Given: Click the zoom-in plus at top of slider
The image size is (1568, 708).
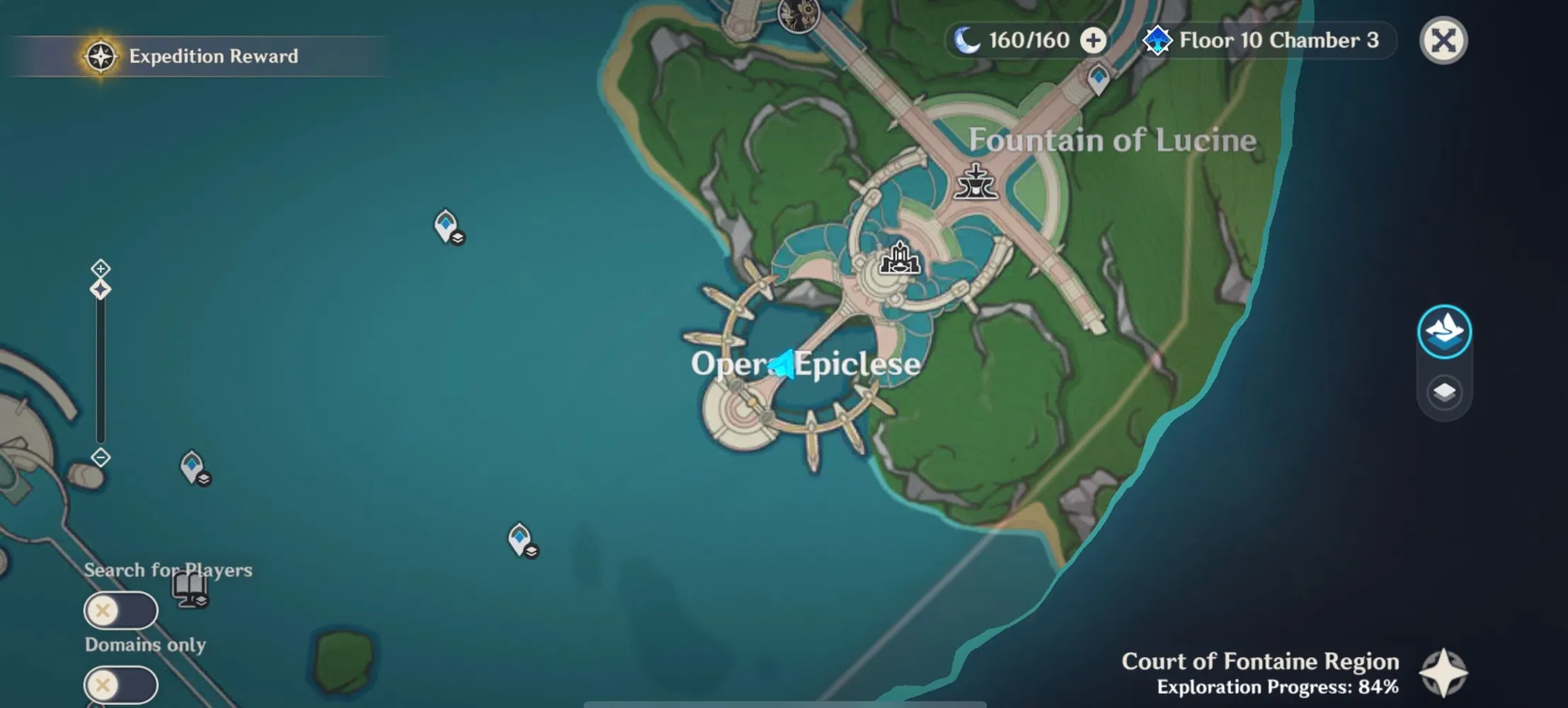Looking at the screenshot, I should pos(101,269).
